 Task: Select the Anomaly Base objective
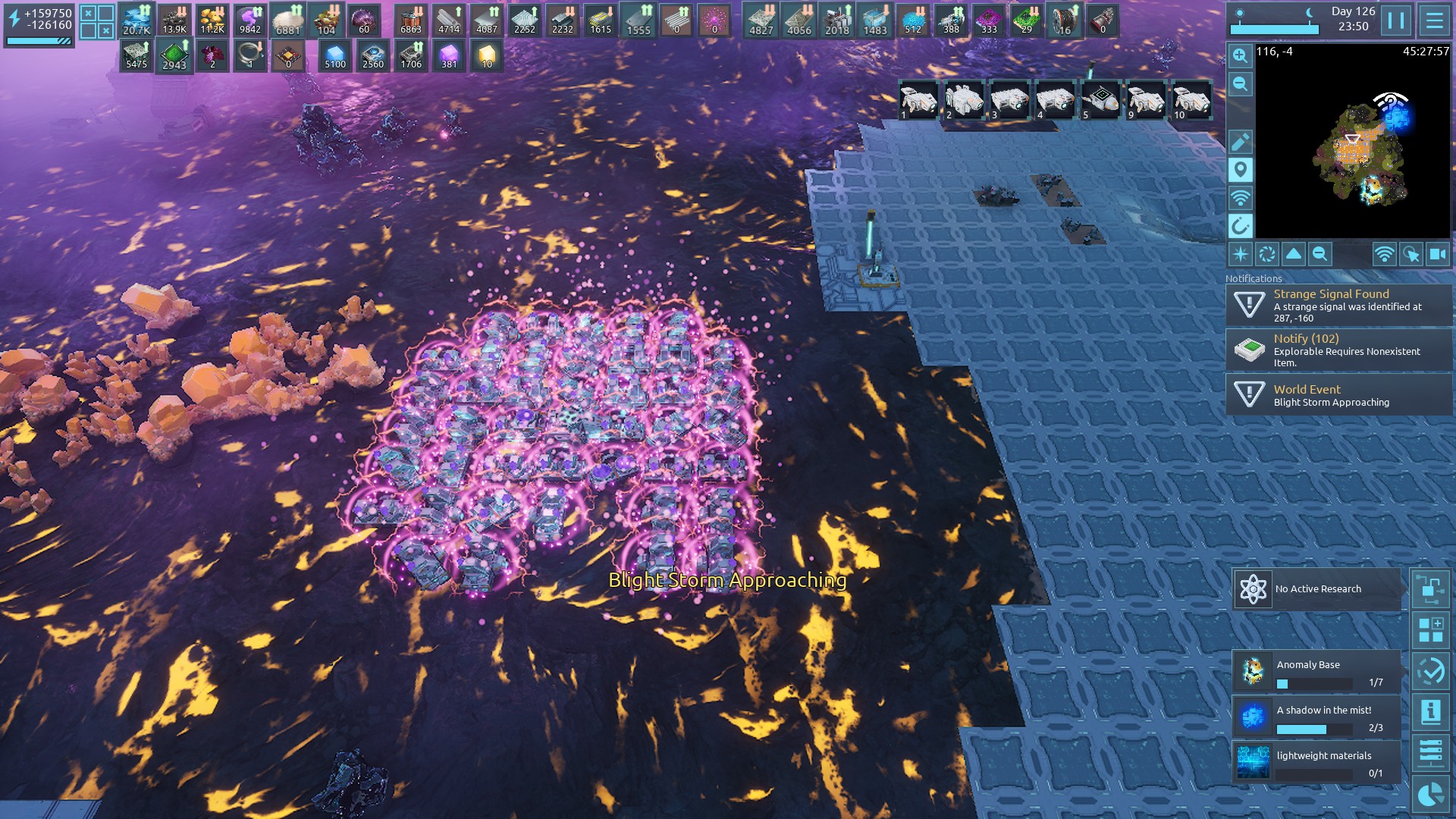coord(1317,672)
